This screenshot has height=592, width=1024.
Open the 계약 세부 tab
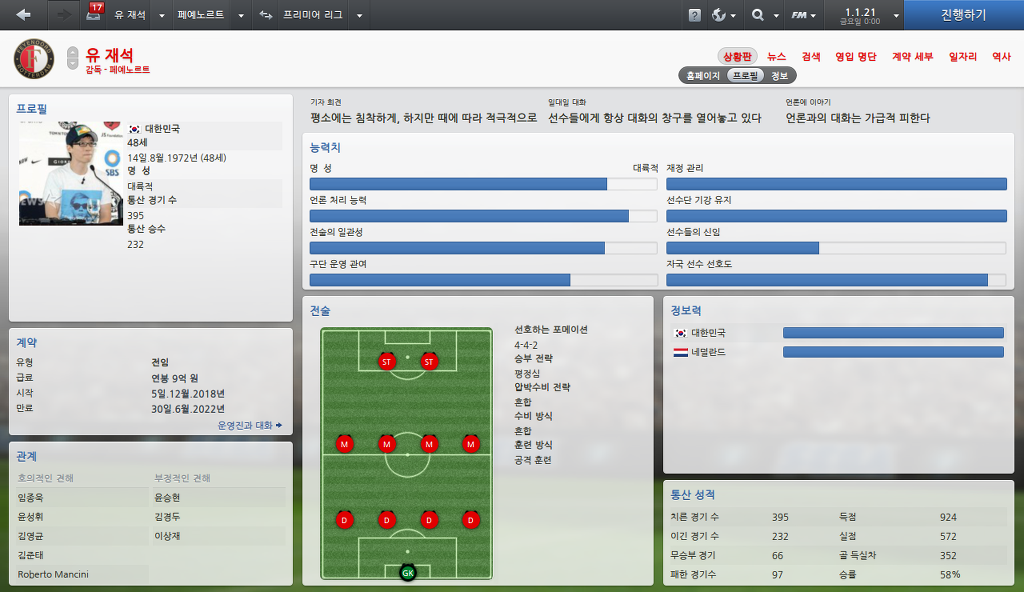pyautogui.click(x=912, y=57)
